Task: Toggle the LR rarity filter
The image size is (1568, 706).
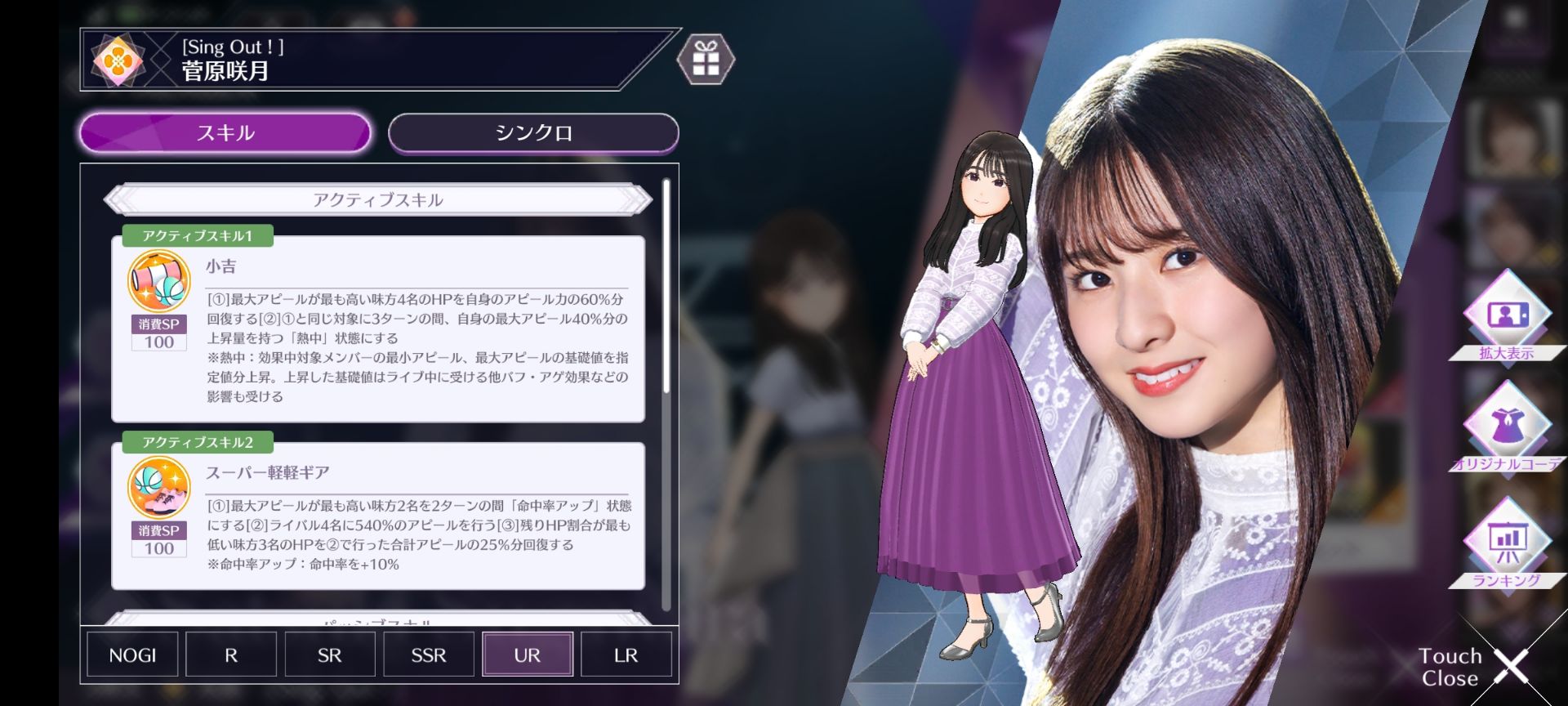Action: [626, 654]
